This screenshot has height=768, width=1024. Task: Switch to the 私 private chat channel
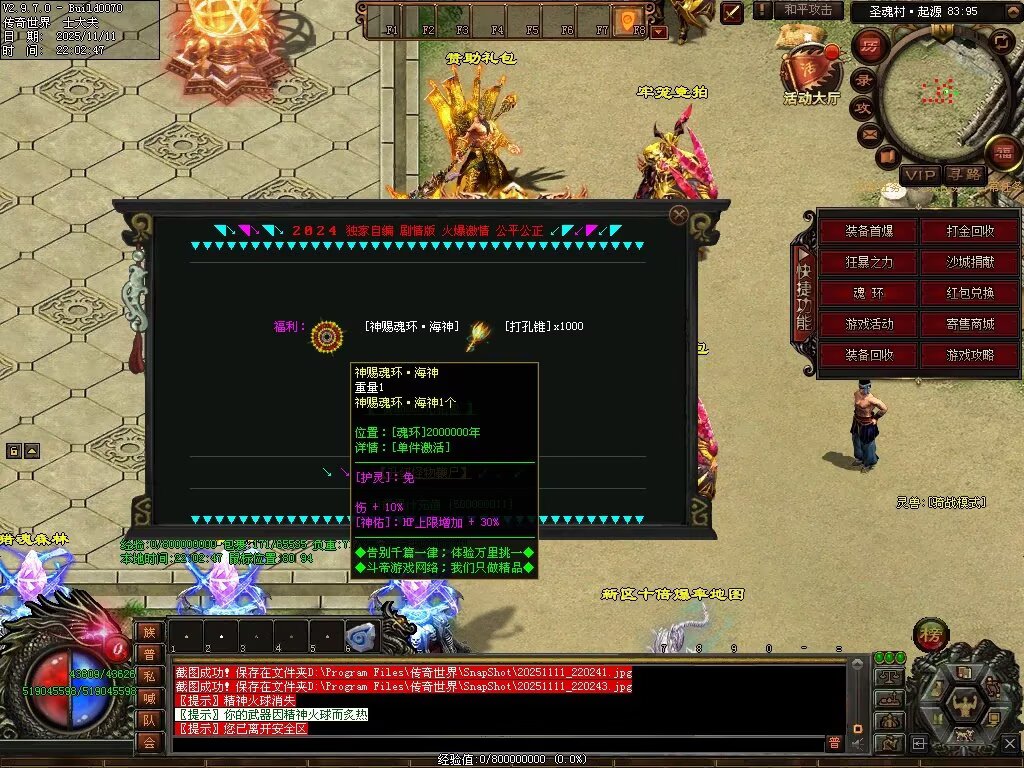click(x=148, y=676)
